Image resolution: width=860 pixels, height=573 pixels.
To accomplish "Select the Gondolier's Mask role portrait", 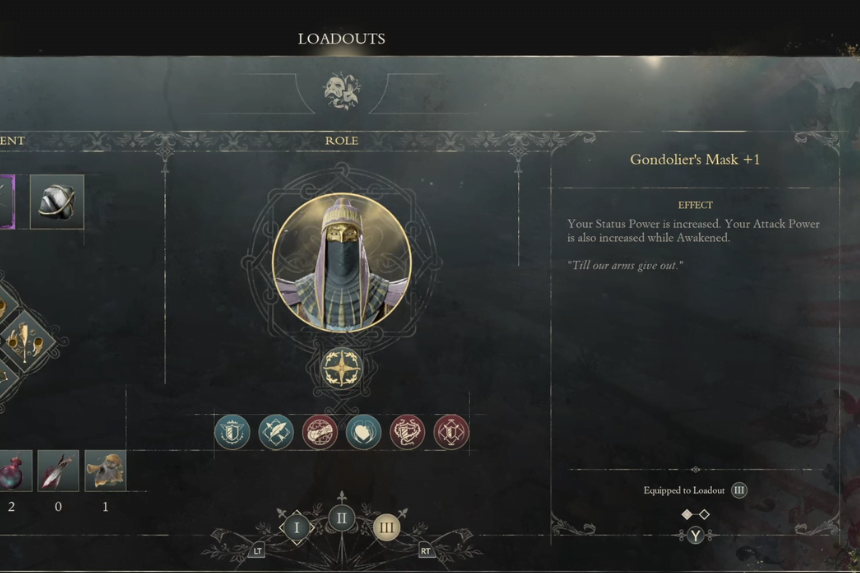I will click(341, 263).
